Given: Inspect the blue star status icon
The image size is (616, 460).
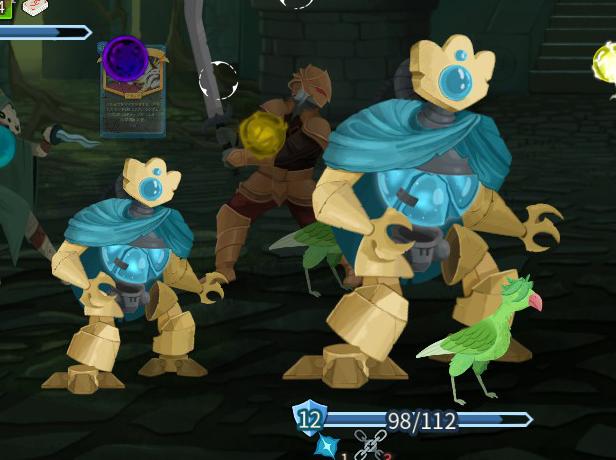Looking at the screenshot, I should pos(326,445).
